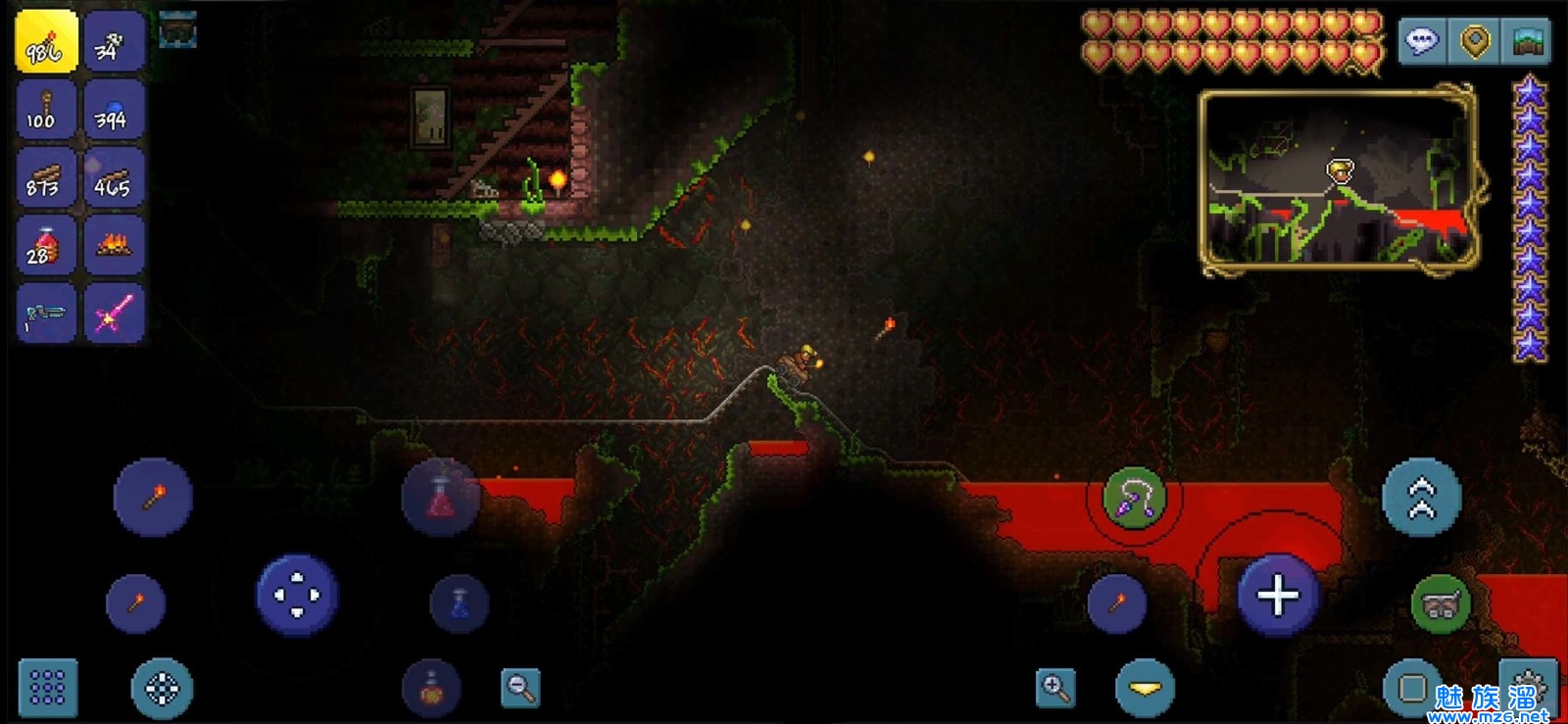
Task: Select the torch hotbar slot with 986
Action: coord(46,41)
